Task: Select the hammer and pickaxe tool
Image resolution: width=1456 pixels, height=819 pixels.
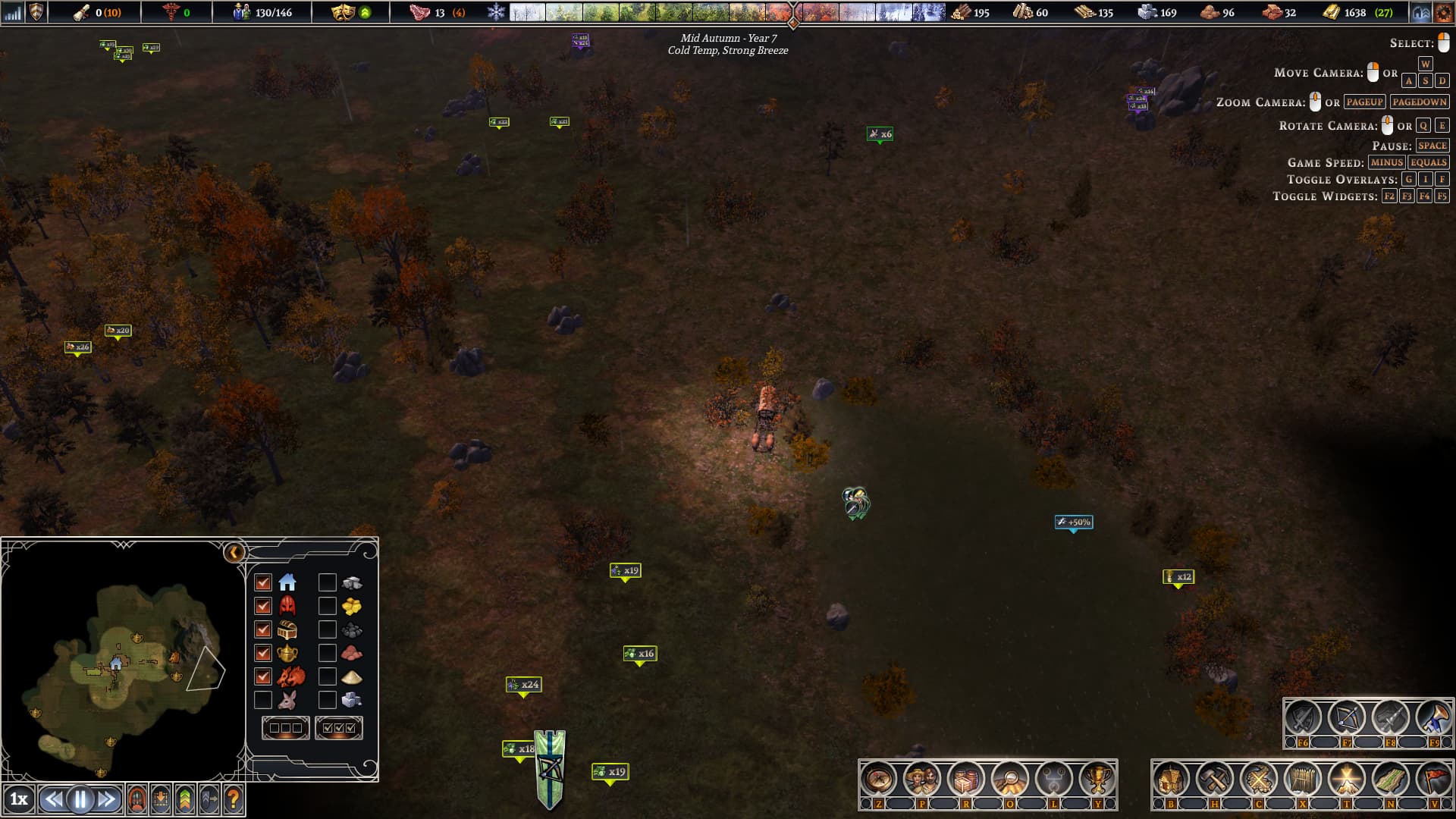Action: click(x=1214, y=779)
